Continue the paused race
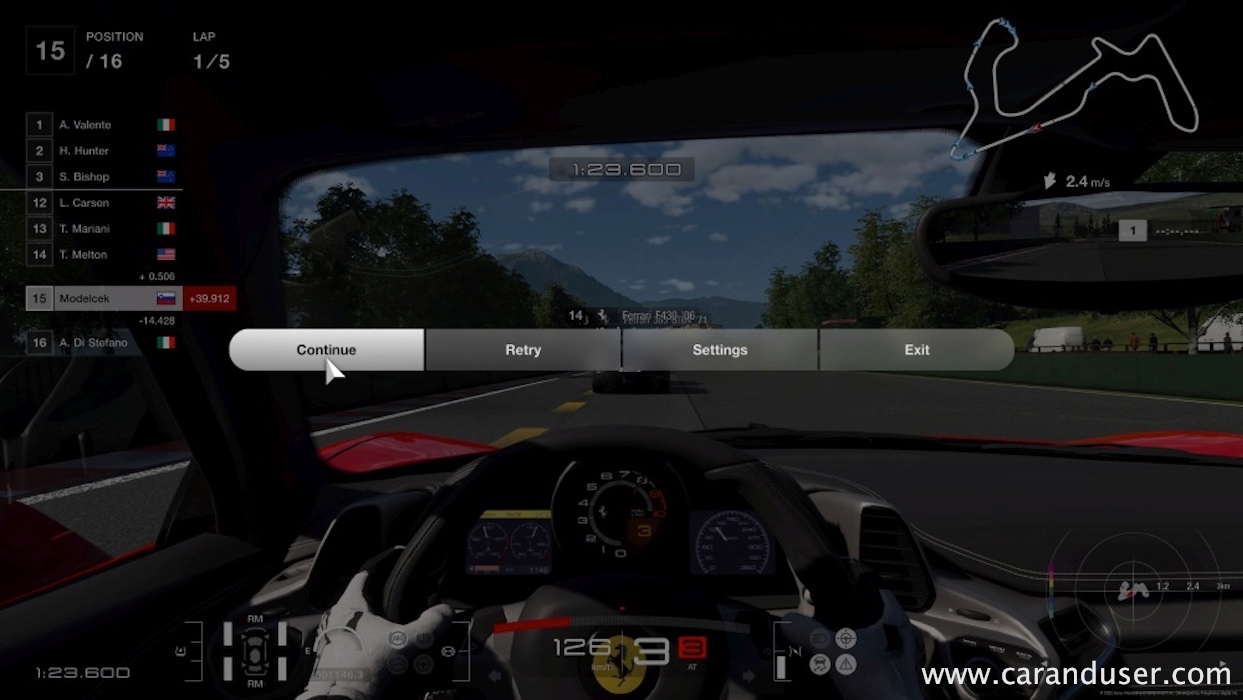Screen dimensions: 1243x700 (x=326, y=350)
